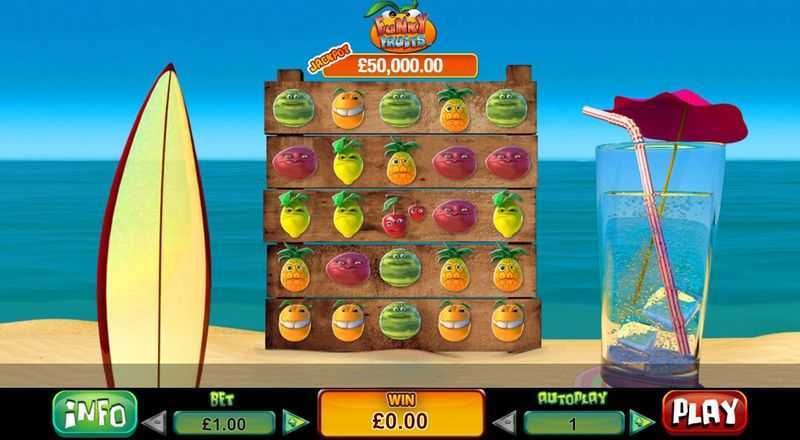Open the green INFO panel
Image resolution: width=800 pixels, height=440 pixels.
[93, 411]
